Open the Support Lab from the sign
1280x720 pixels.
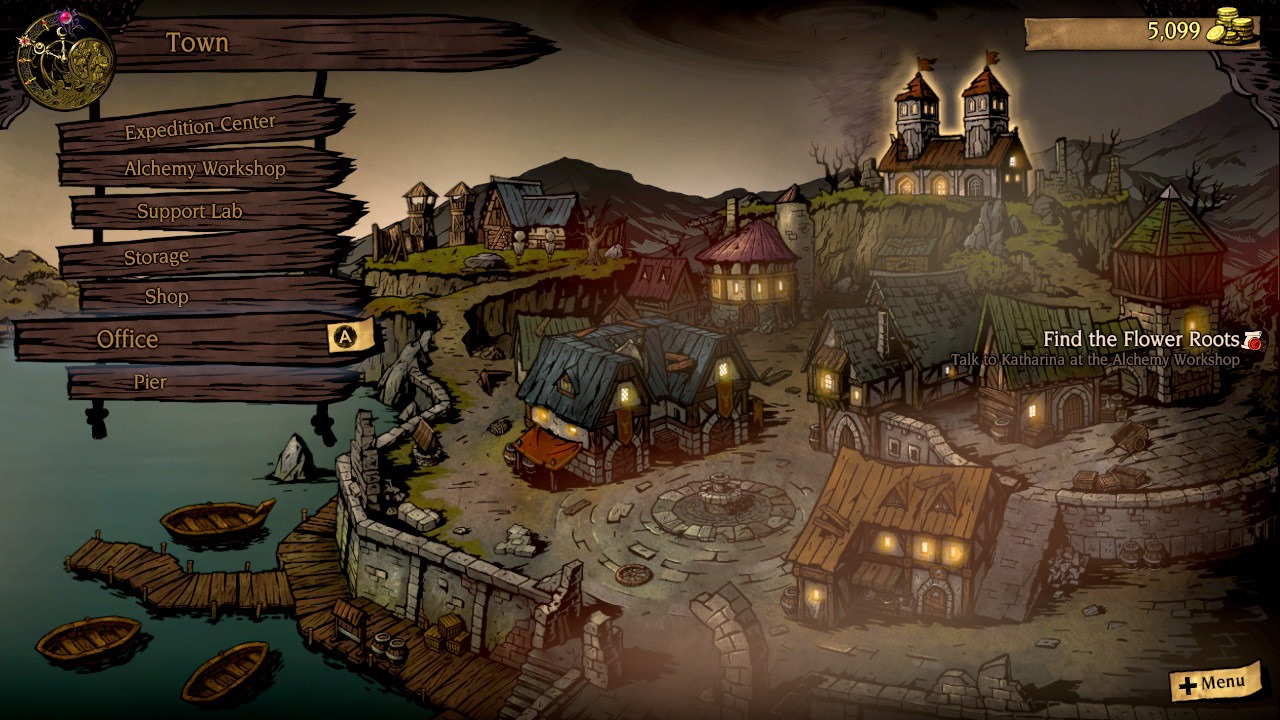[x=189, y=212]
